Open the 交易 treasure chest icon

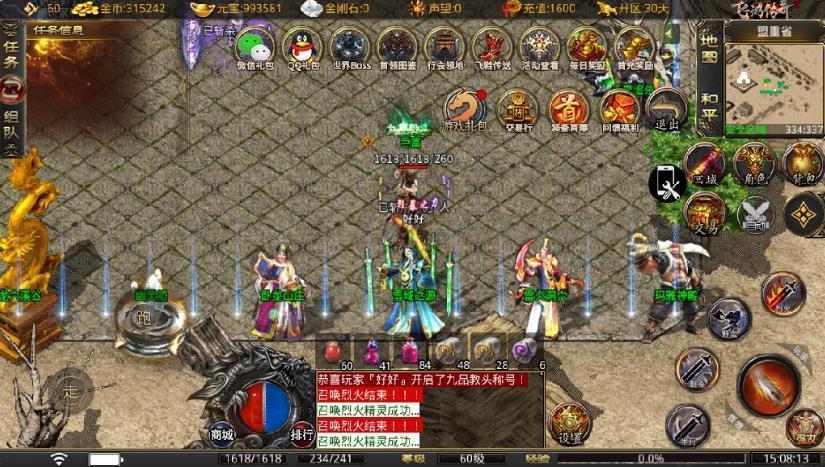pyautogui.click(x=705, y=212)
